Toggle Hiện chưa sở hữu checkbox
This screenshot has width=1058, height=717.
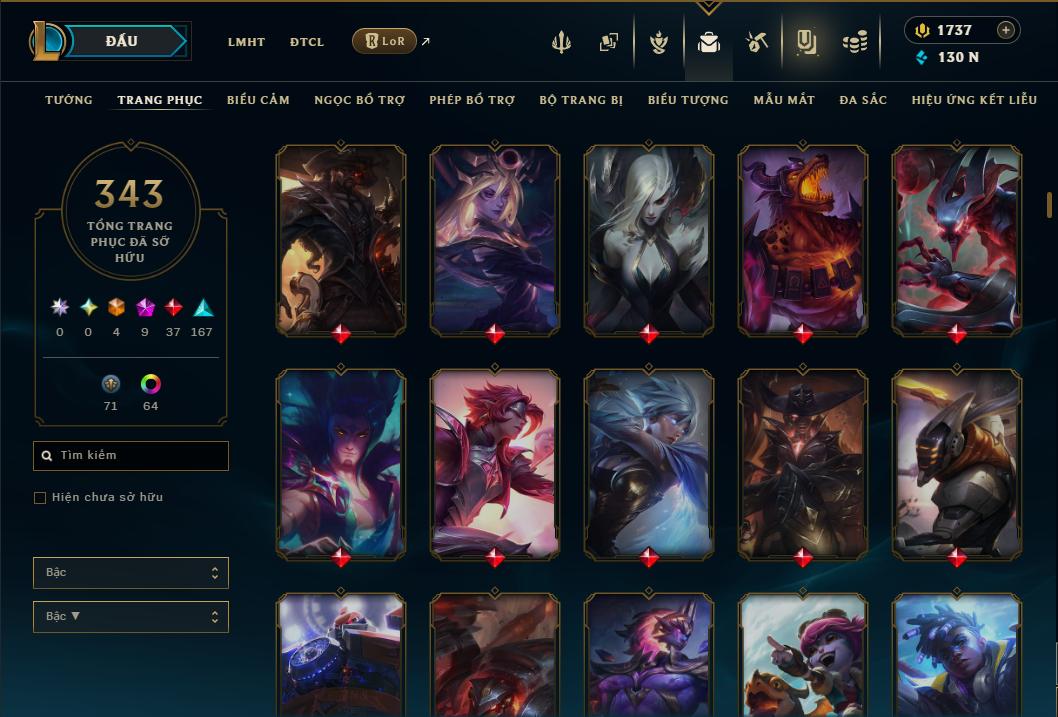pos(40,498)
